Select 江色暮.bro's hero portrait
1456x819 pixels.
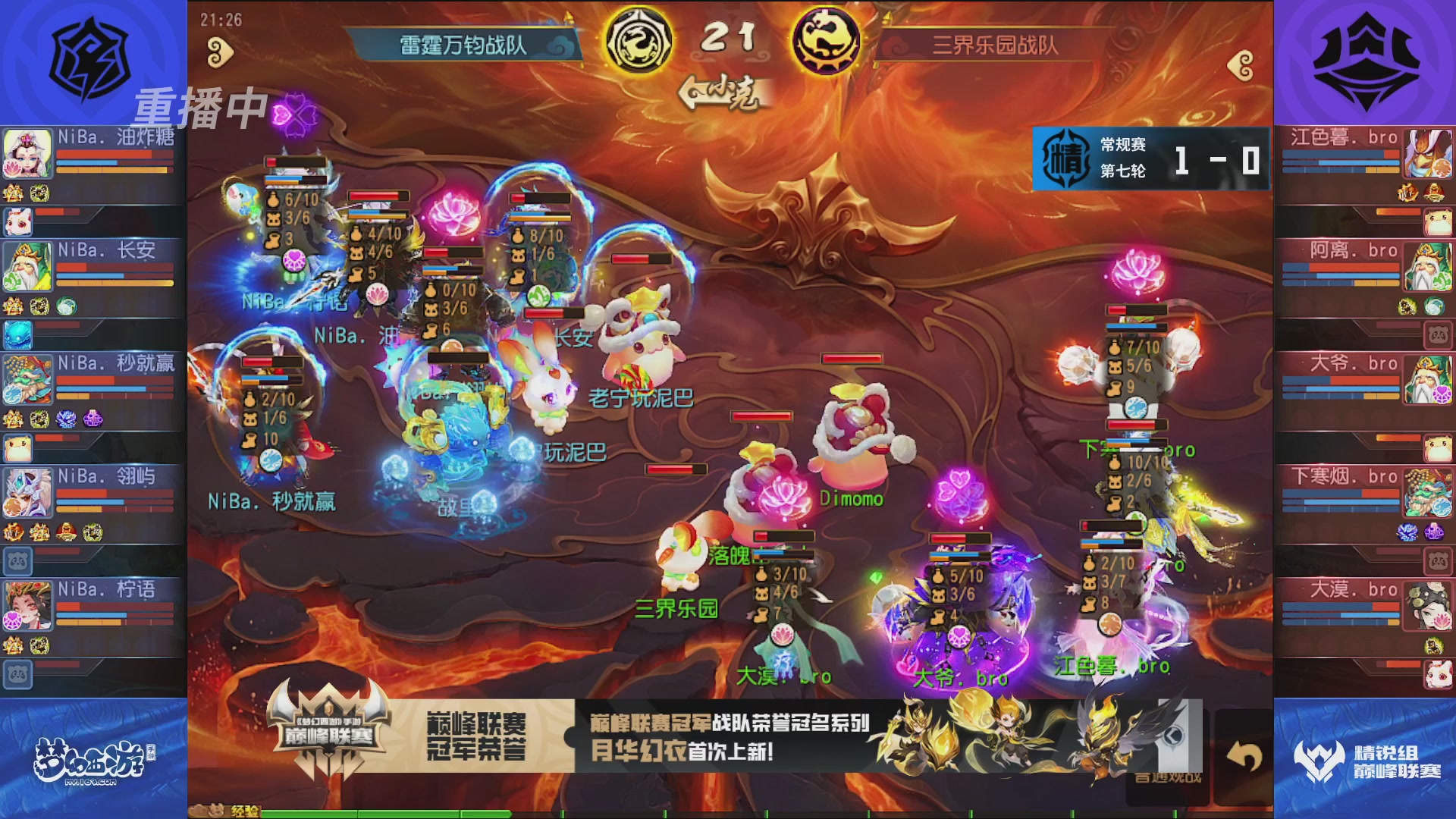[x=1429, y=152]
